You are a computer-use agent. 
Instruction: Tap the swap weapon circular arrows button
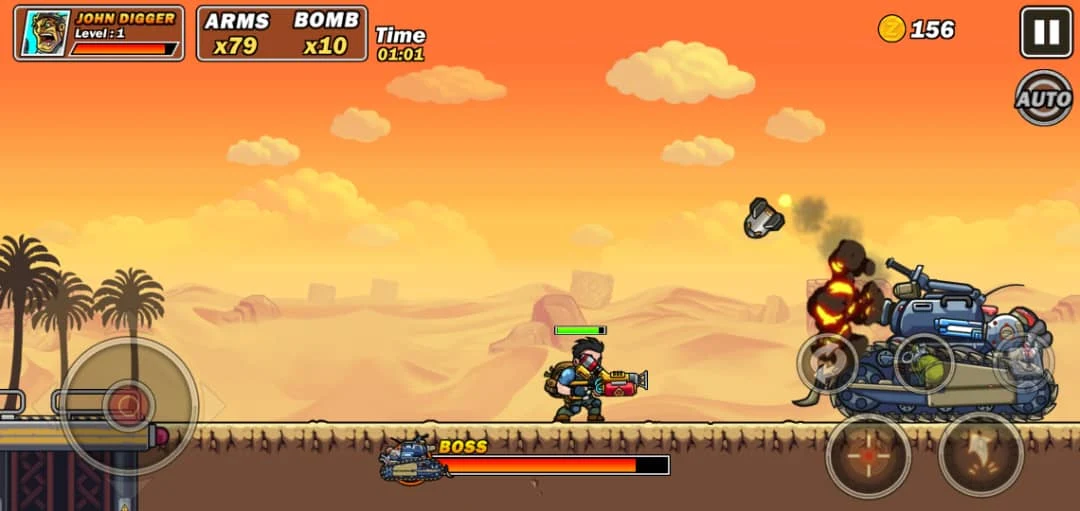(x=827, y=363)
